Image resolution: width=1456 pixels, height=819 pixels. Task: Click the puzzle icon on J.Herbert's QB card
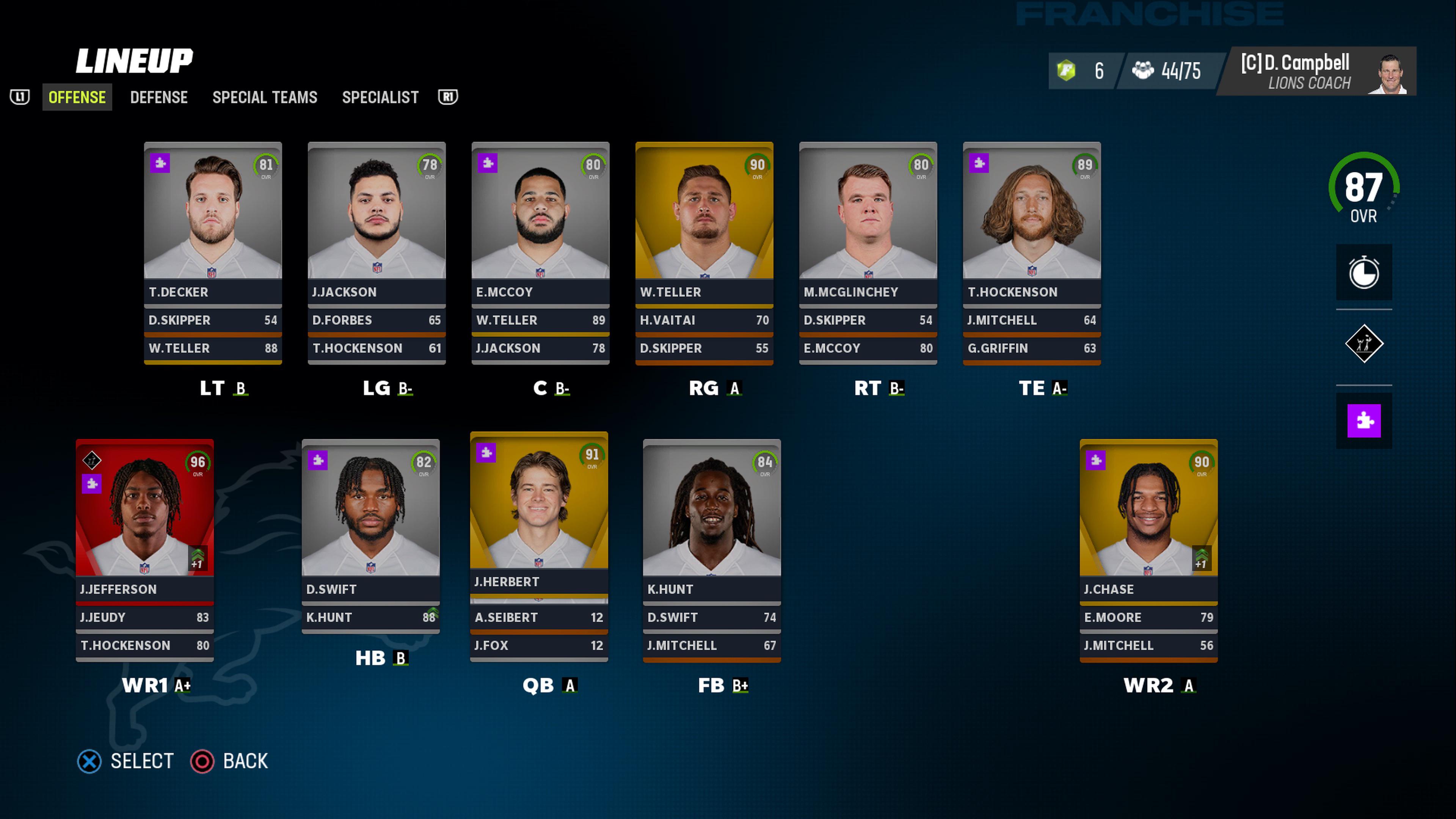(x=486, y=453)
